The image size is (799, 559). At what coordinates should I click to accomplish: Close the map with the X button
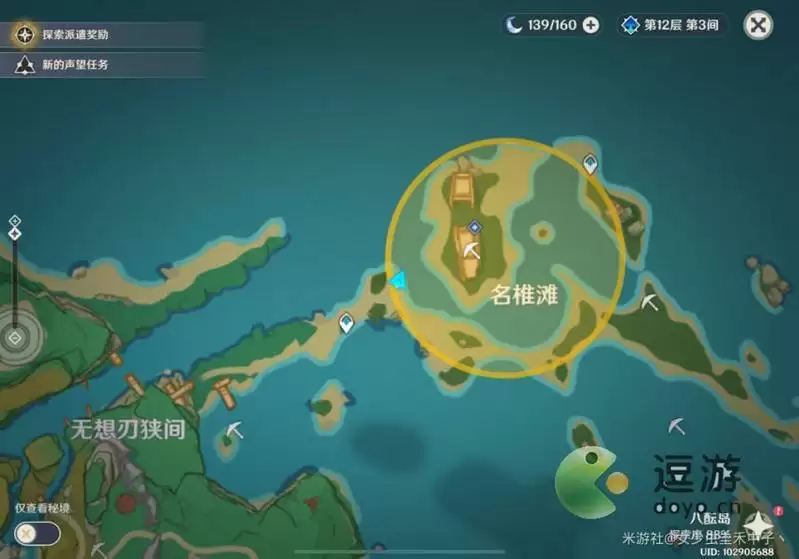(x=760, y=25)
